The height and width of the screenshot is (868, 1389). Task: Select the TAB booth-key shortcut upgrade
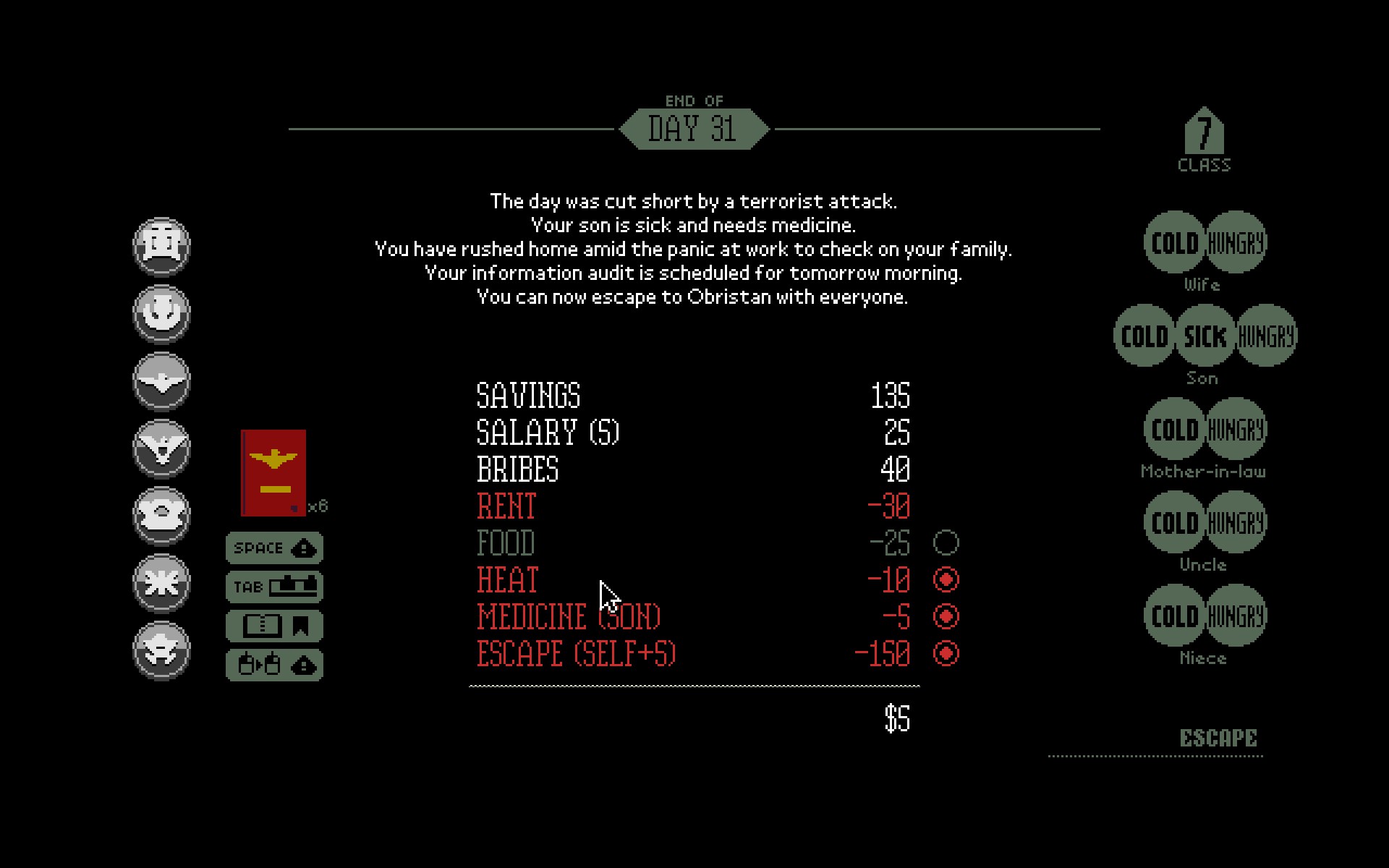tap(275, 587)
